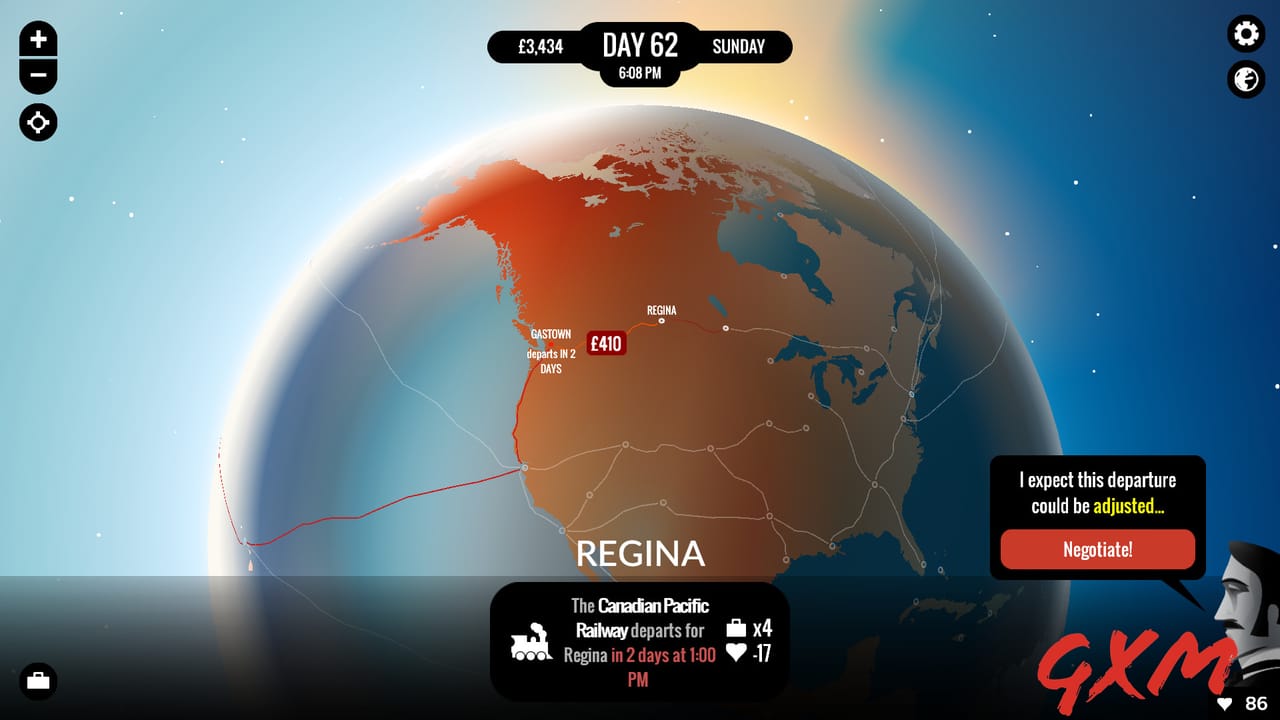
Task: Expand the Day 62 banner
Action: click(x=639, y=45)
